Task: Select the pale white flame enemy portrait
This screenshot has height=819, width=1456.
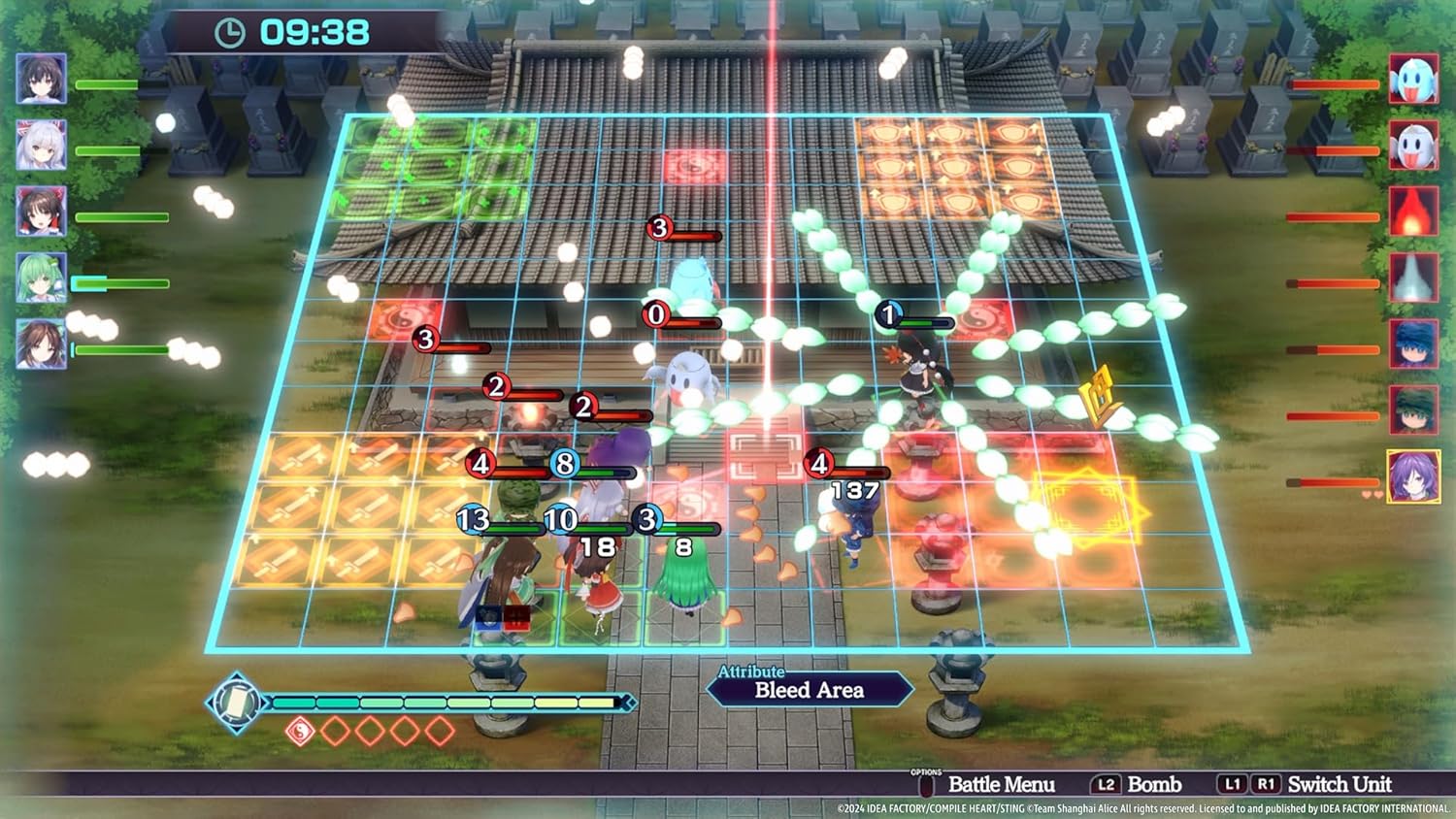Action: coord(1413,278)
